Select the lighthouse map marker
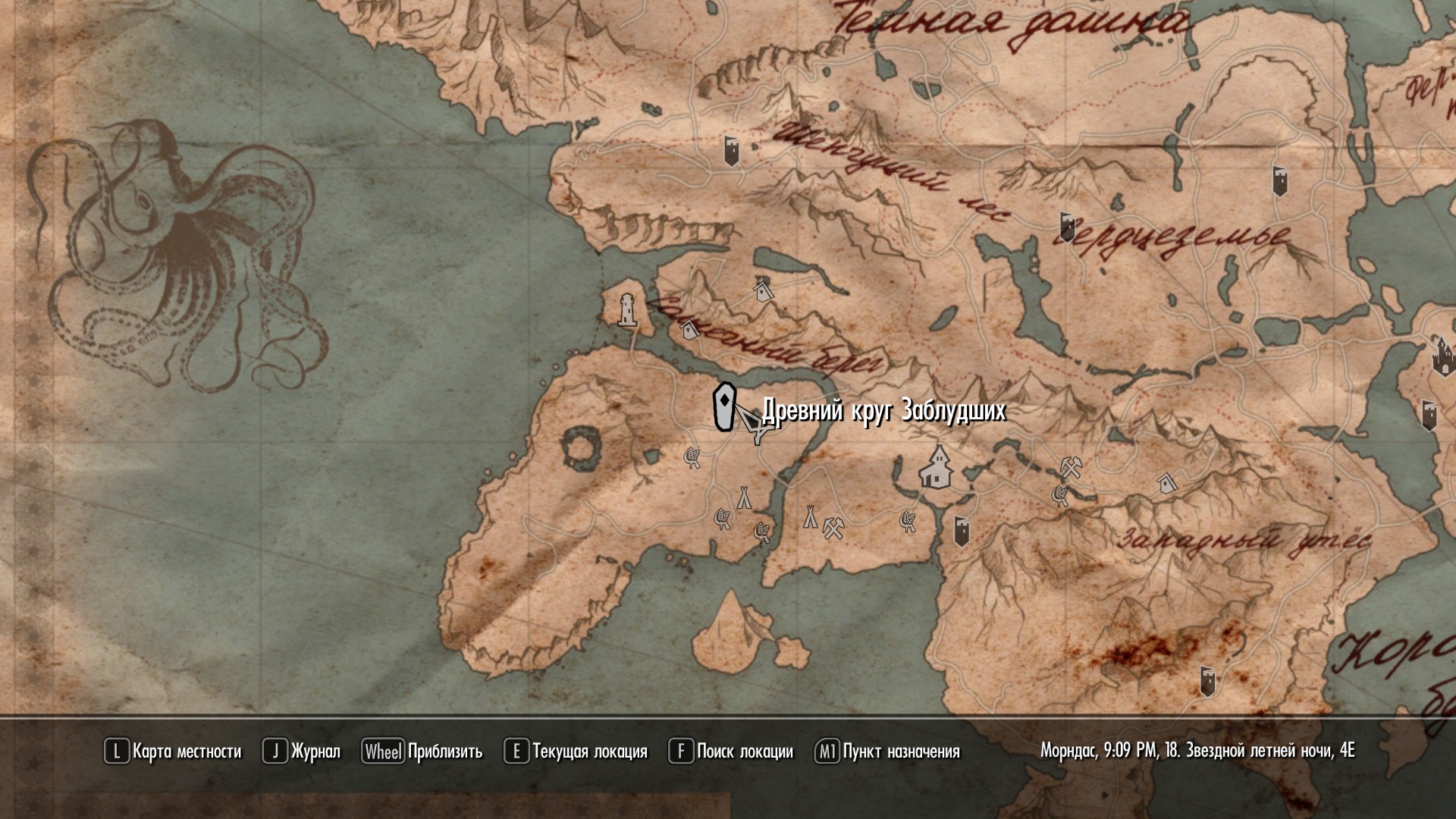Viewport: 1456px width, 819px height. click(x=626, y=310)
